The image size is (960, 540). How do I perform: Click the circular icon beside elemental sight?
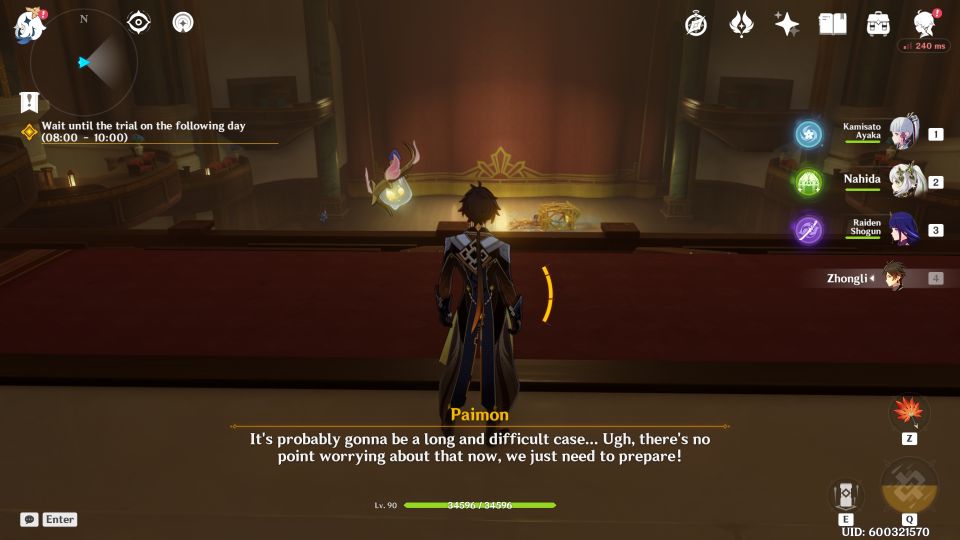[183, 22]
